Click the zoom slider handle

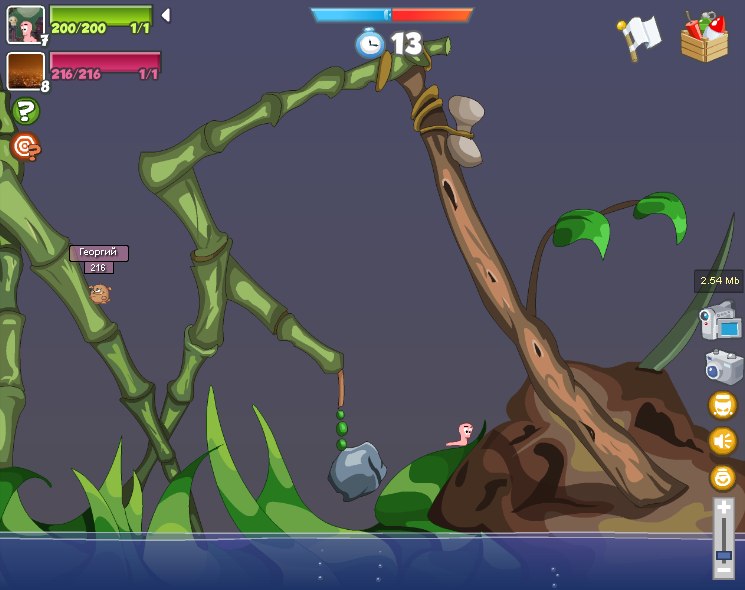[723, 553]
